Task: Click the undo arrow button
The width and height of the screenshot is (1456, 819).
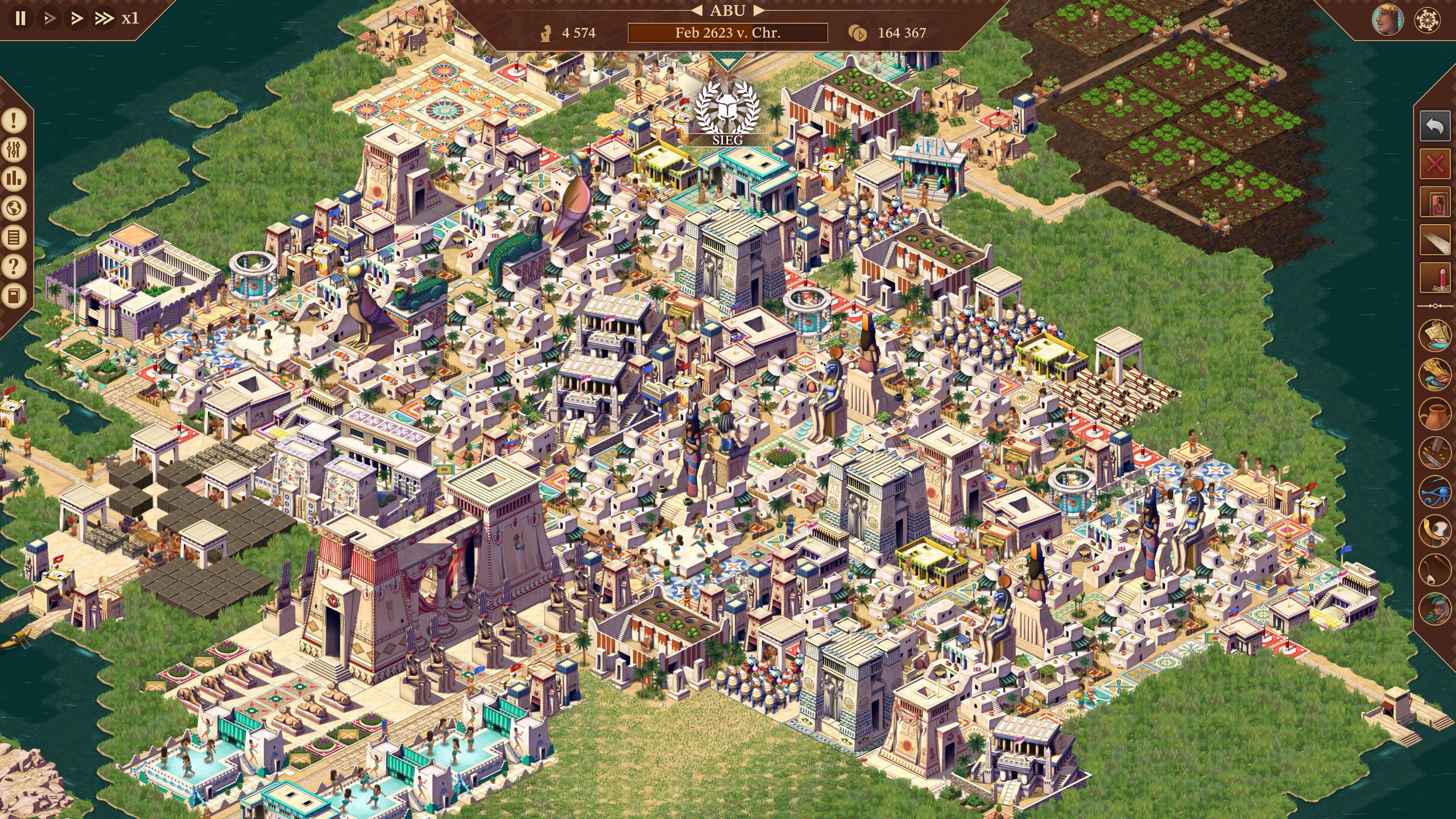Action: coord(1434,126)
